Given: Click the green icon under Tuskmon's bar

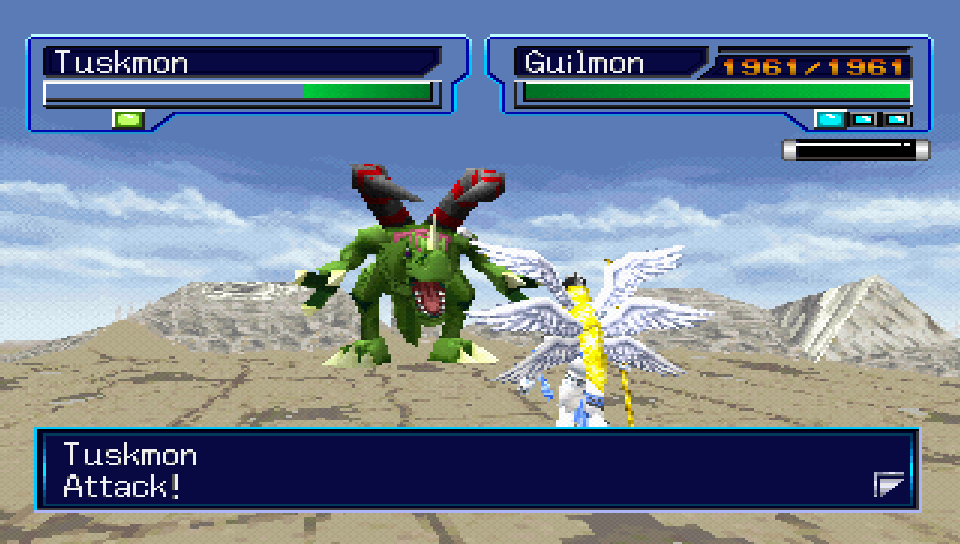Looking at the screenshot, I should point(129,120).
